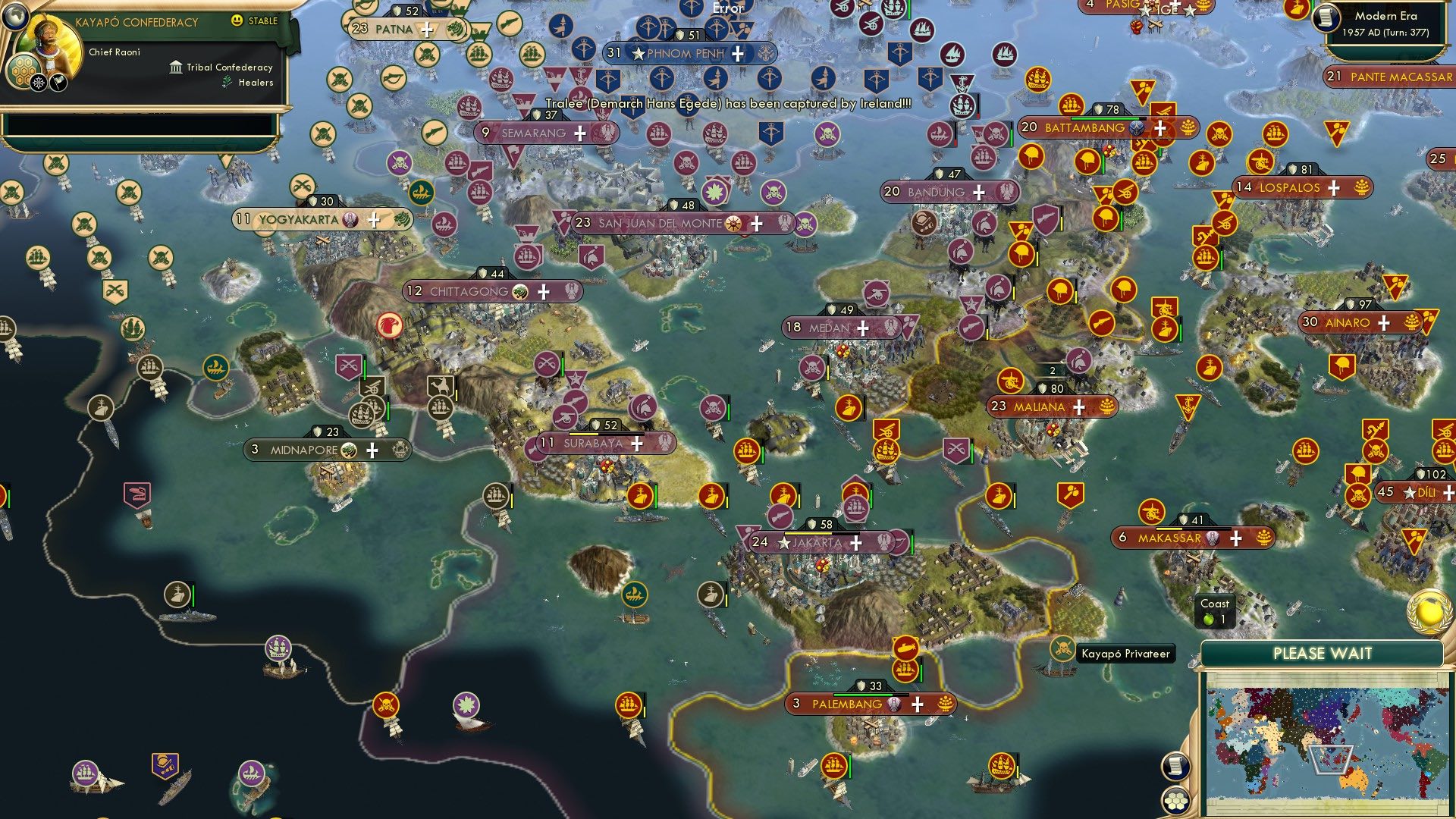Open the notifications scroll icon near the minimap

1176,767
